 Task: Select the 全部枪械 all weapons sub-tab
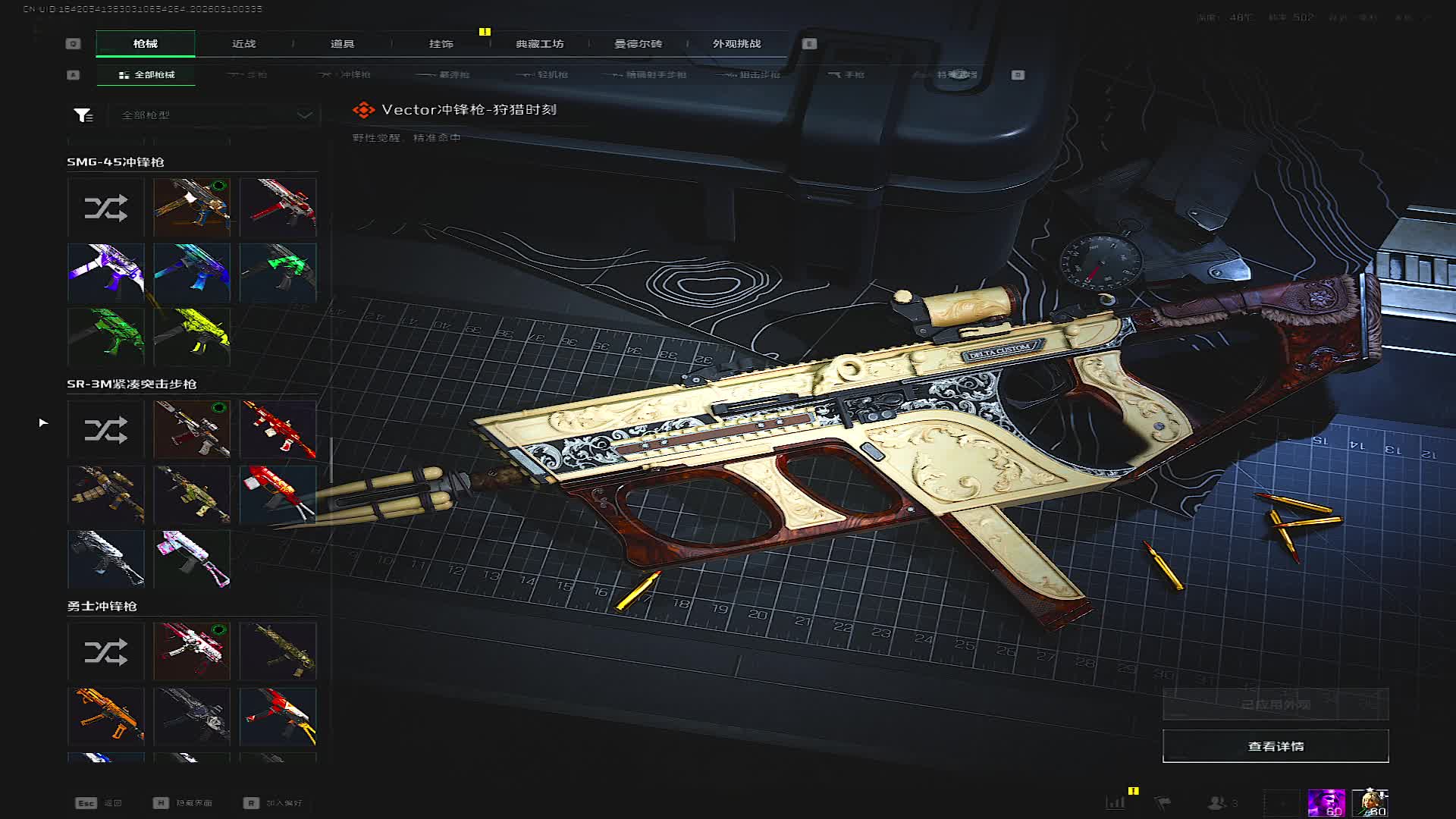point(146,75)
